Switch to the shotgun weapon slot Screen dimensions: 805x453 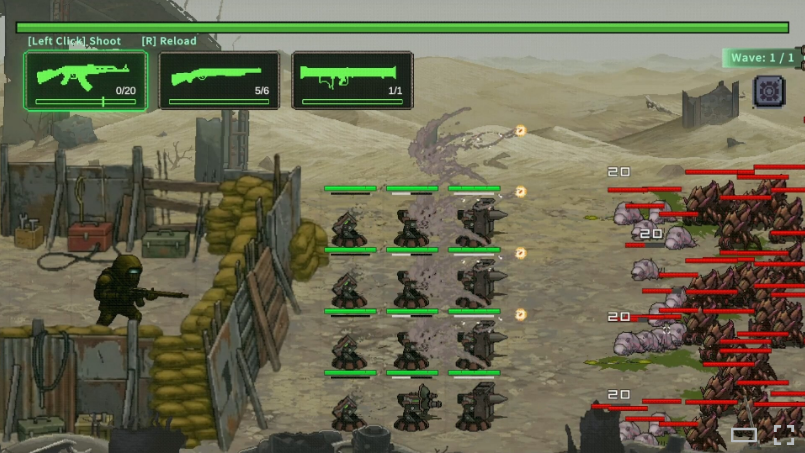[219, 80]
